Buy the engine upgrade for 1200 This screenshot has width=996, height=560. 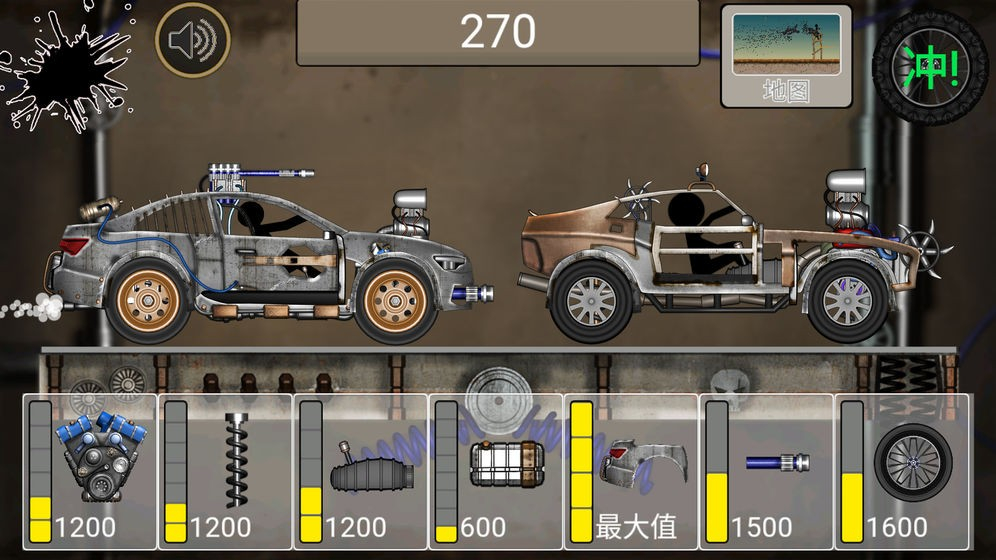coord(90,471)
